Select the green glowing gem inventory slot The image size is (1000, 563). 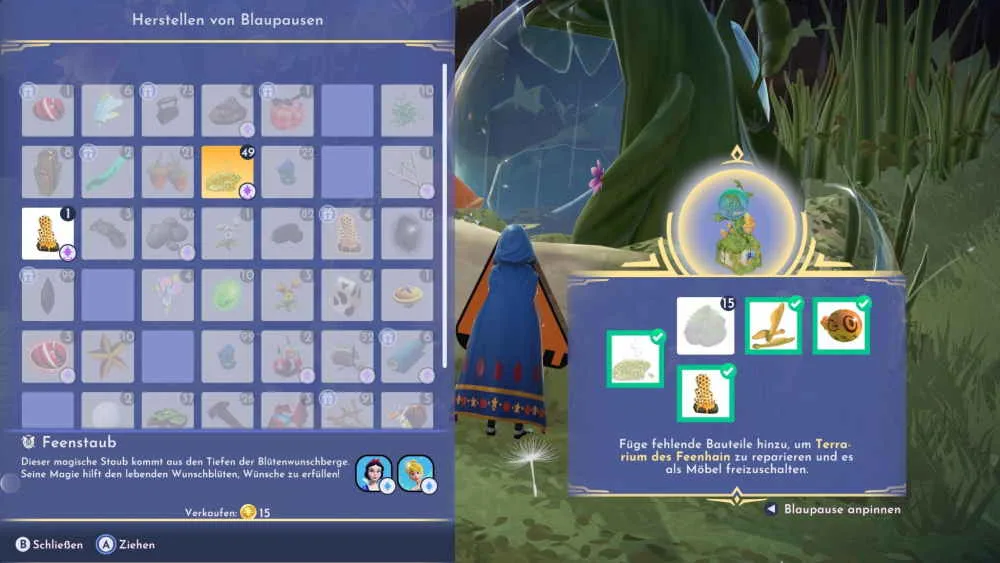[227, 295]
